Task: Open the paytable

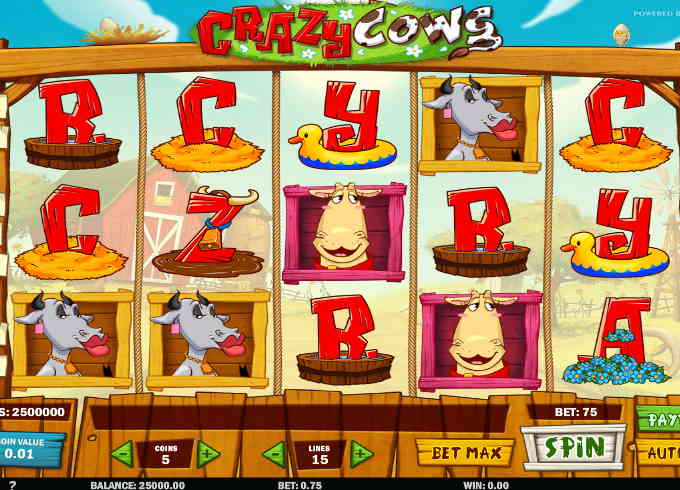Action: (659, 417)
